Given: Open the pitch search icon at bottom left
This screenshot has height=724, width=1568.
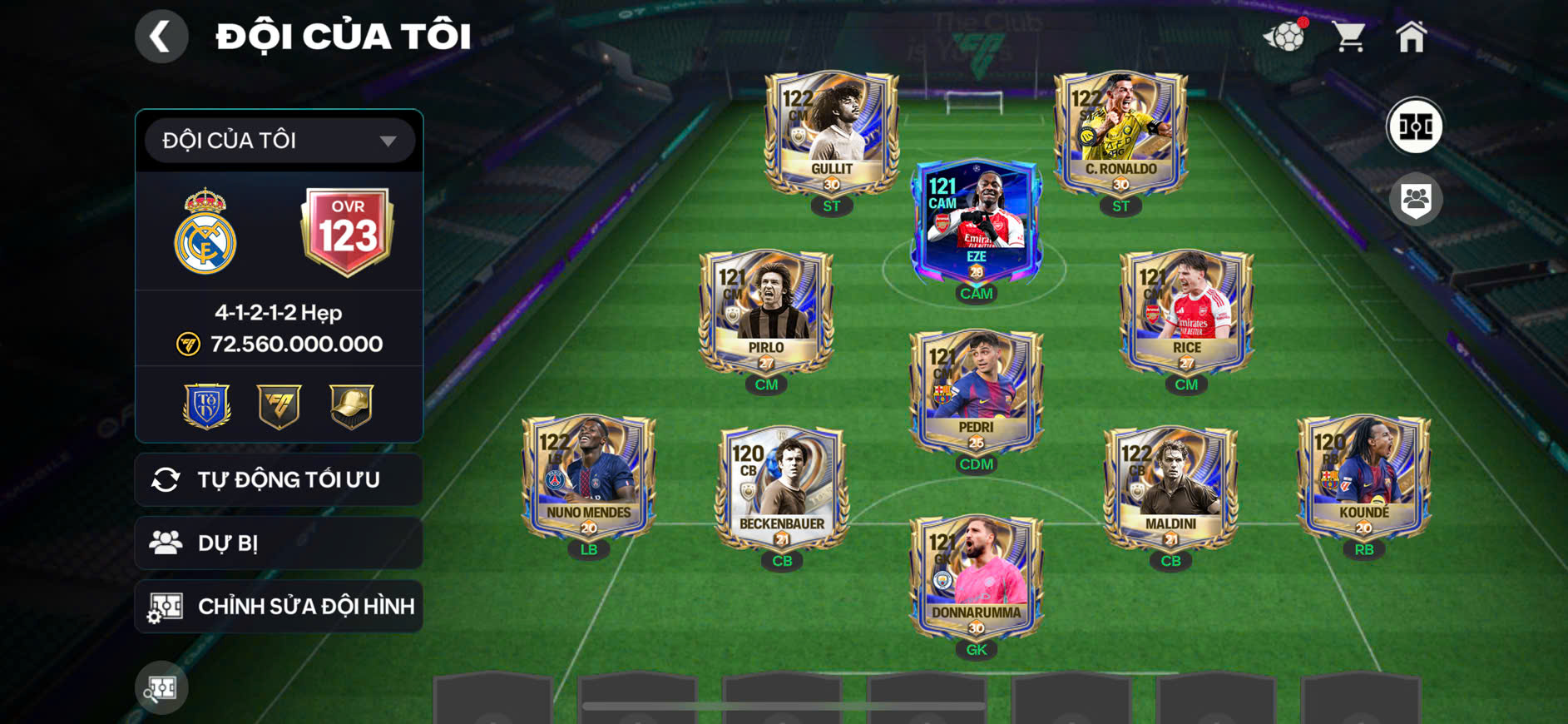Looking at the screenshot, I should point(161,687).
